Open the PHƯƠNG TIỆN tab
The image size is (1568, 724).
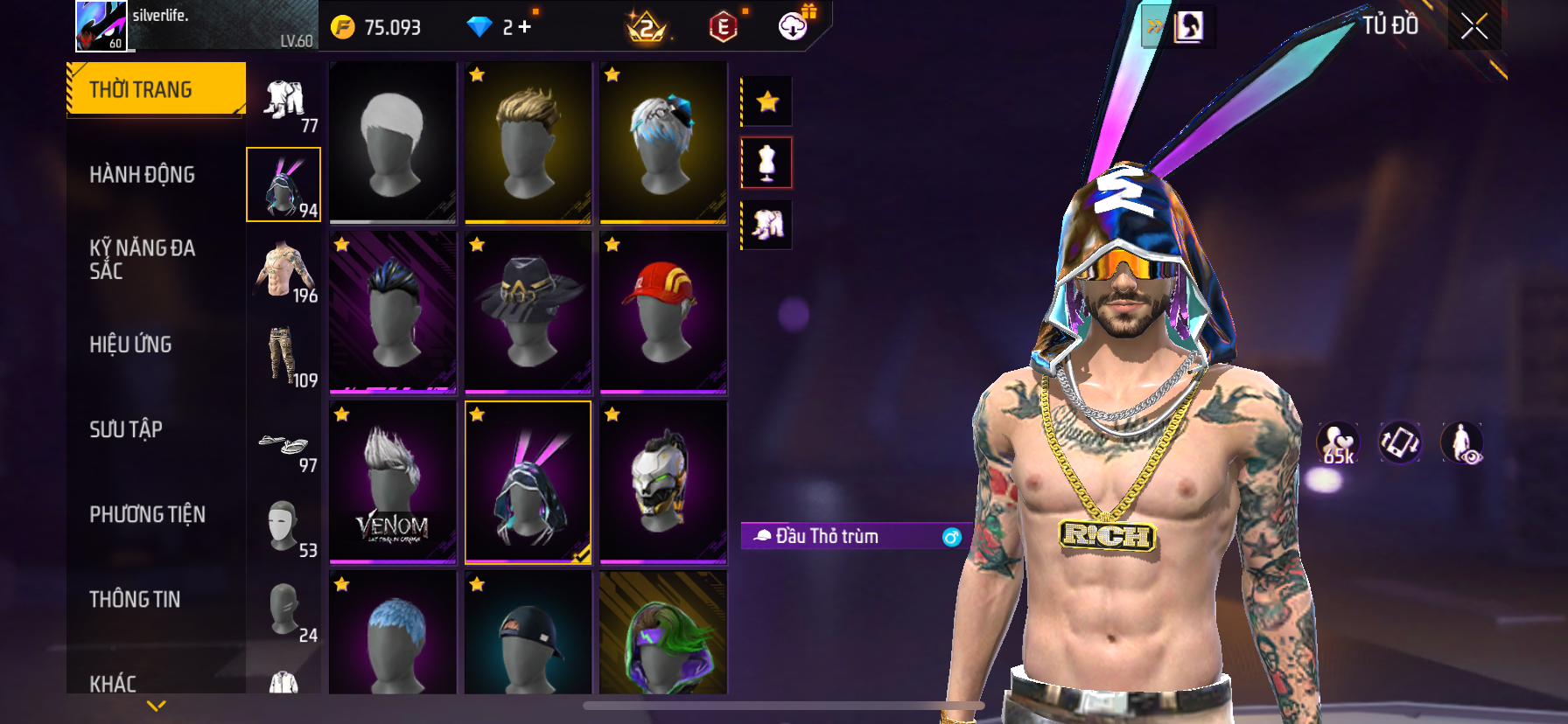pos(147,514)
